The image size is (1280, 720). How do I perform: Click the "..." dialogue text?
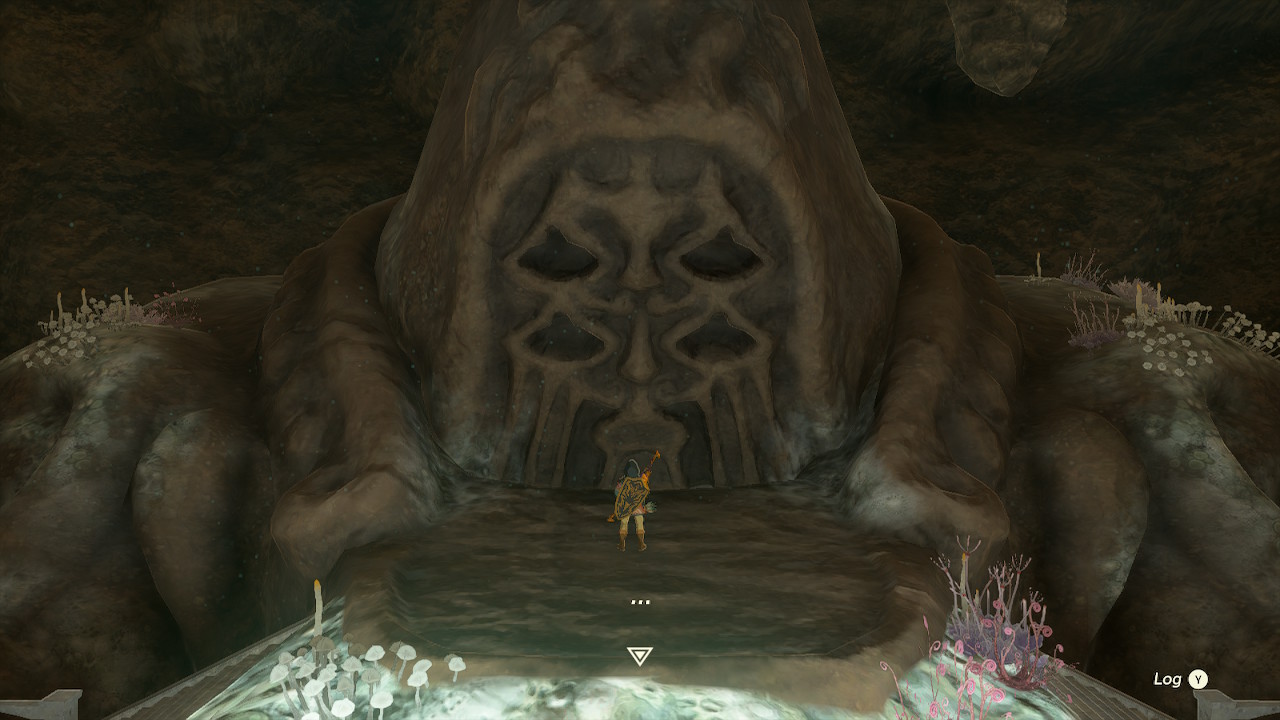tap(640, 600)
